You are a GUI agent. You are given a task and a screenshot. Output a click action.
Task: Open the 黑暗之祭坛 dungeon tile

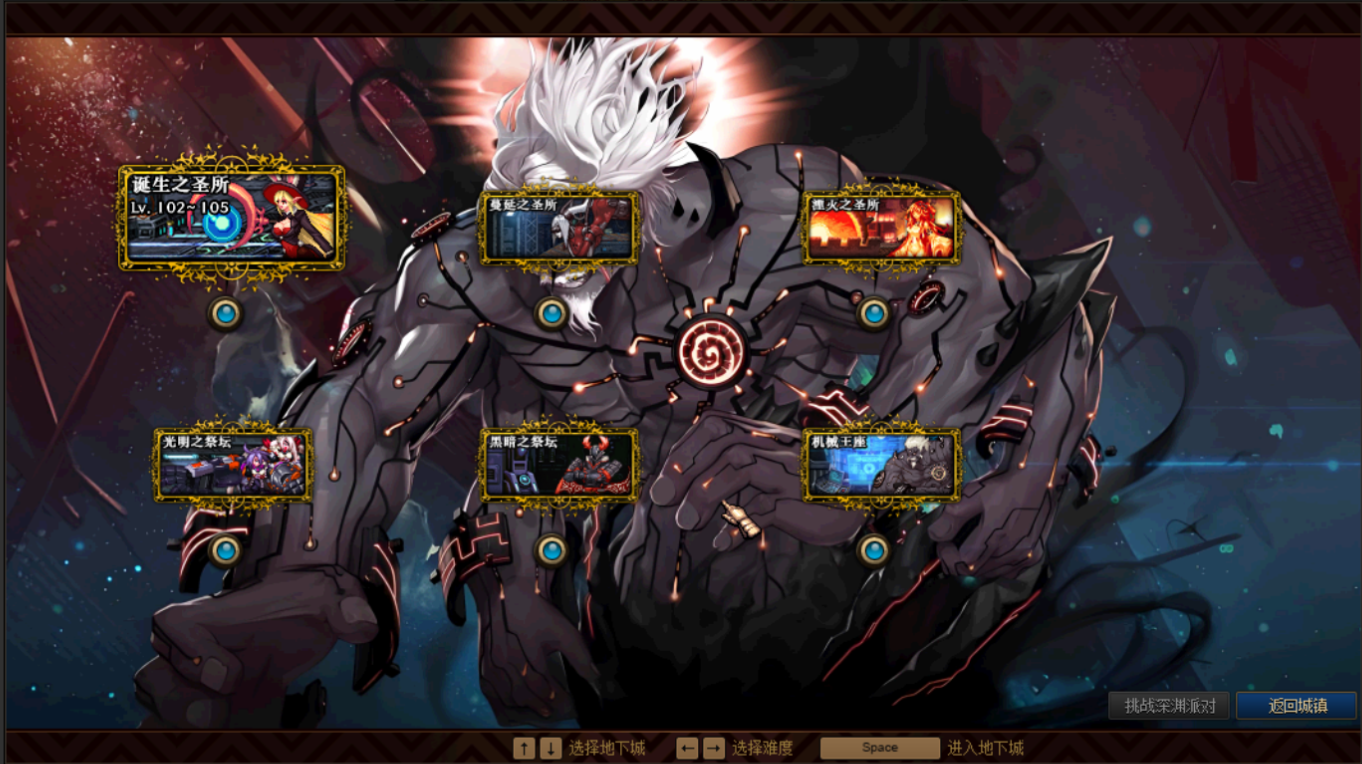coord(559,465)
